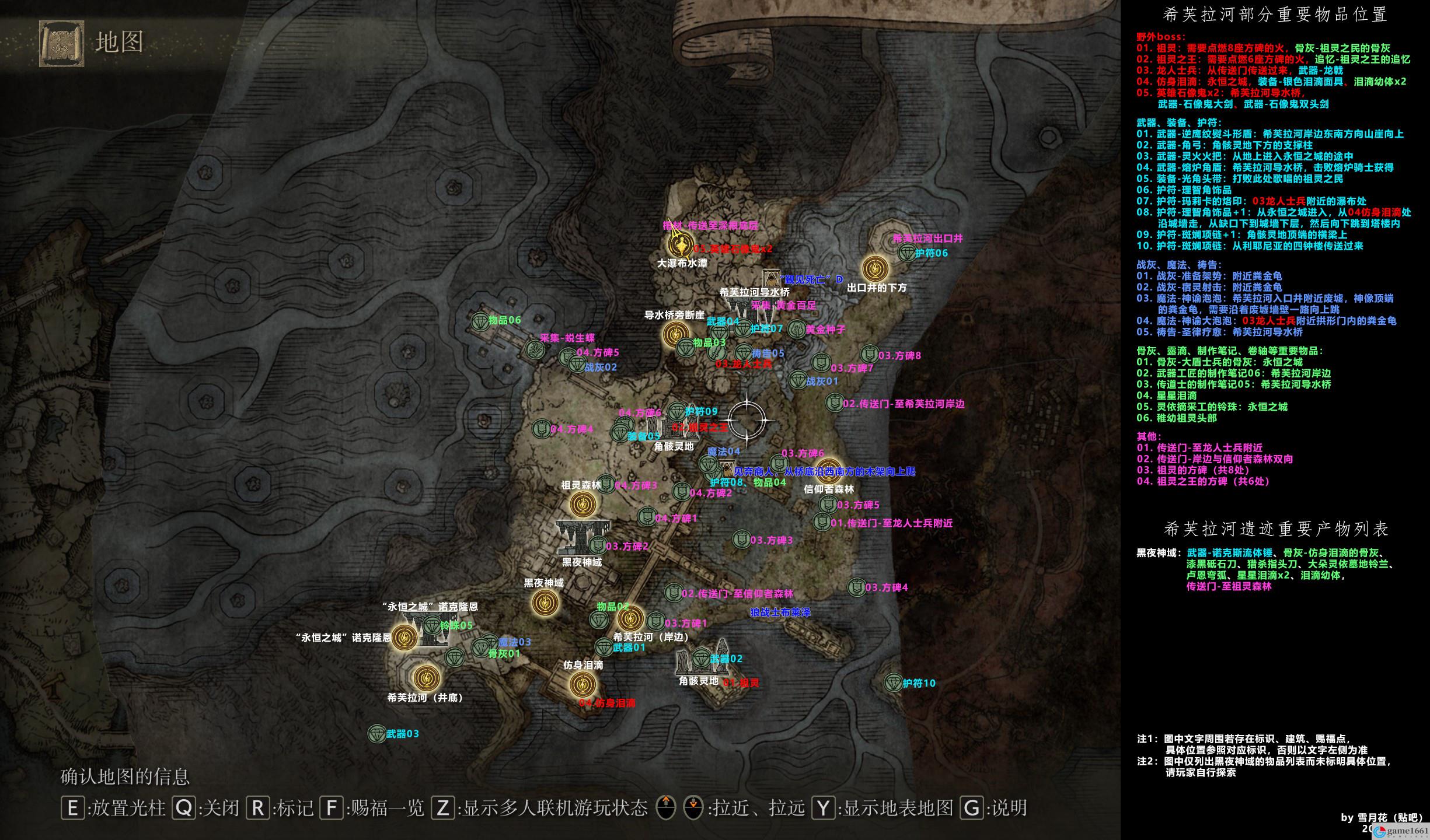Click the 地图 scroll icon in the header

(58, 43)
